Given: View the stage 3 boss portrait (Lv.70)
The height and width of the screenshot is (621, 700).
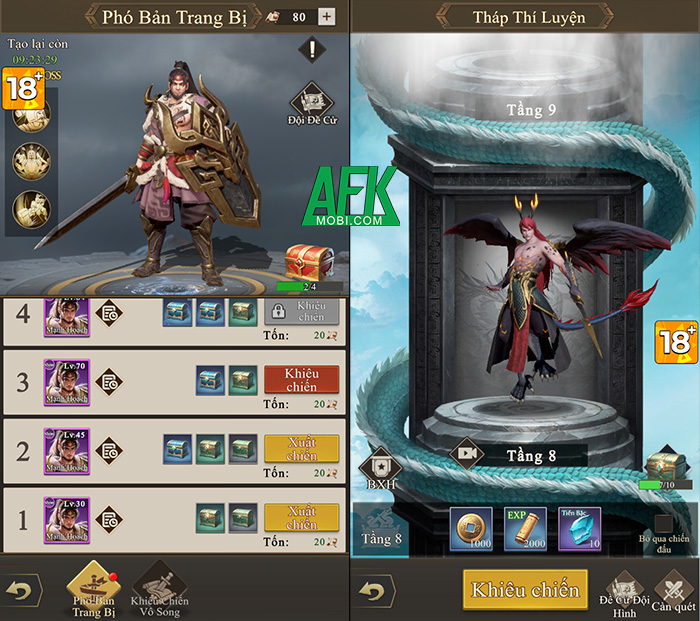Looking at the screenshot, I should tap(66, 381).
